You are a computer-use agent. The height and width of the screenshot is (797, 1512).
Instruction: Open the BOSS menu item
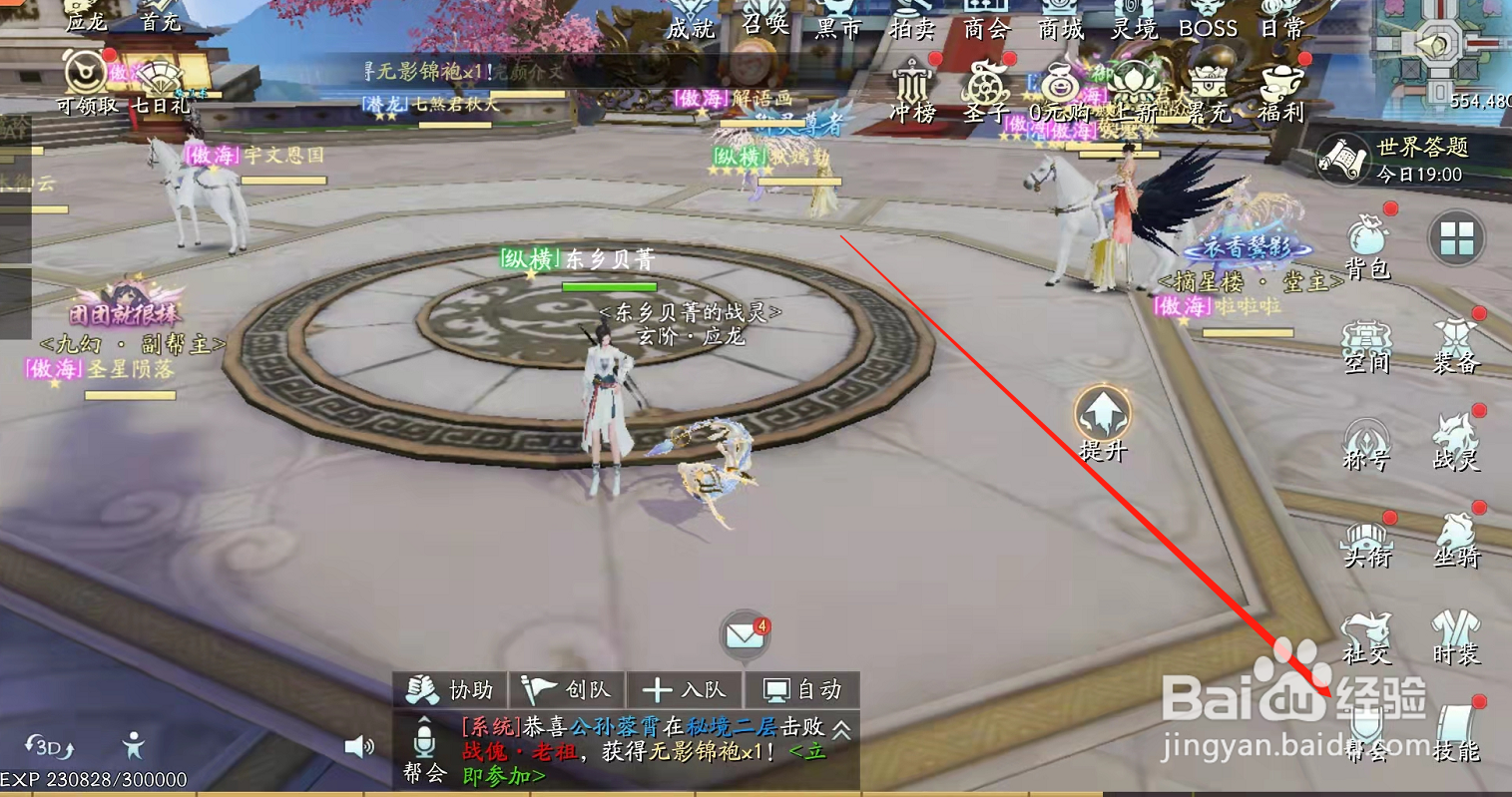(x=1210, y=30)
